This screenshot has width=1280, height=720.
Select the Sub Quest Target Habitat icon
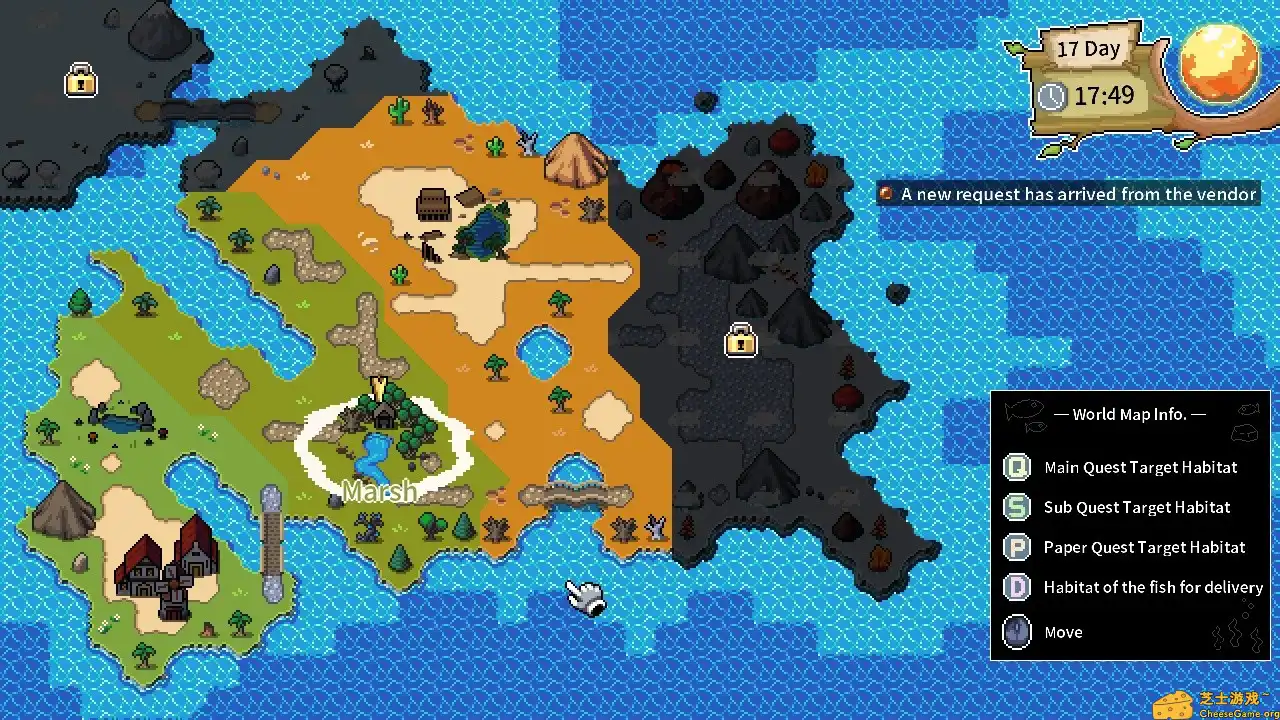tap(1016, 507)
